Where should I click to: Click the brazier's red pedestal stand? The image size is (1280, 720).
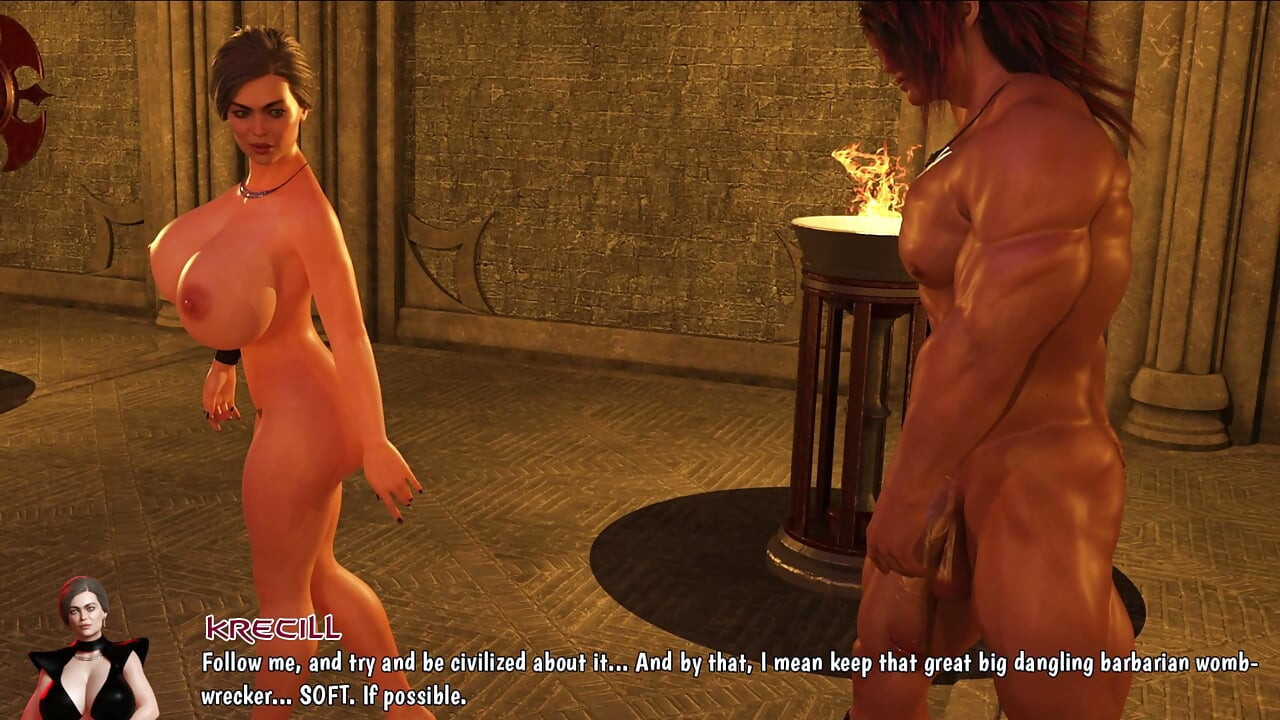click(845, 420)
